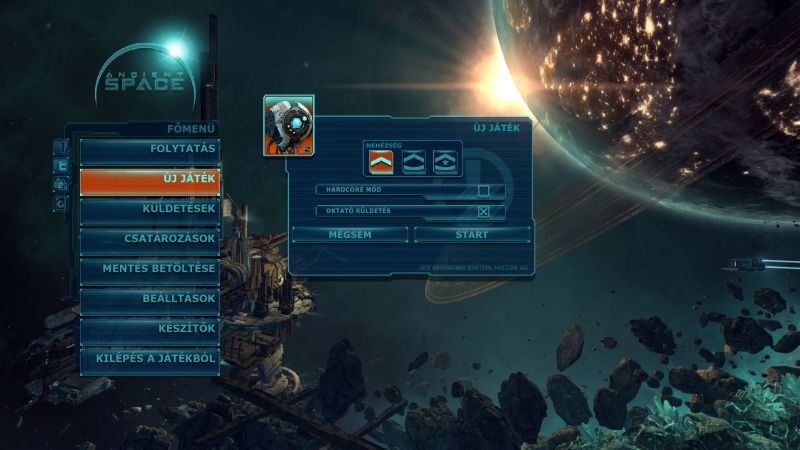Click Start to begin the new game

coord(472,235)
